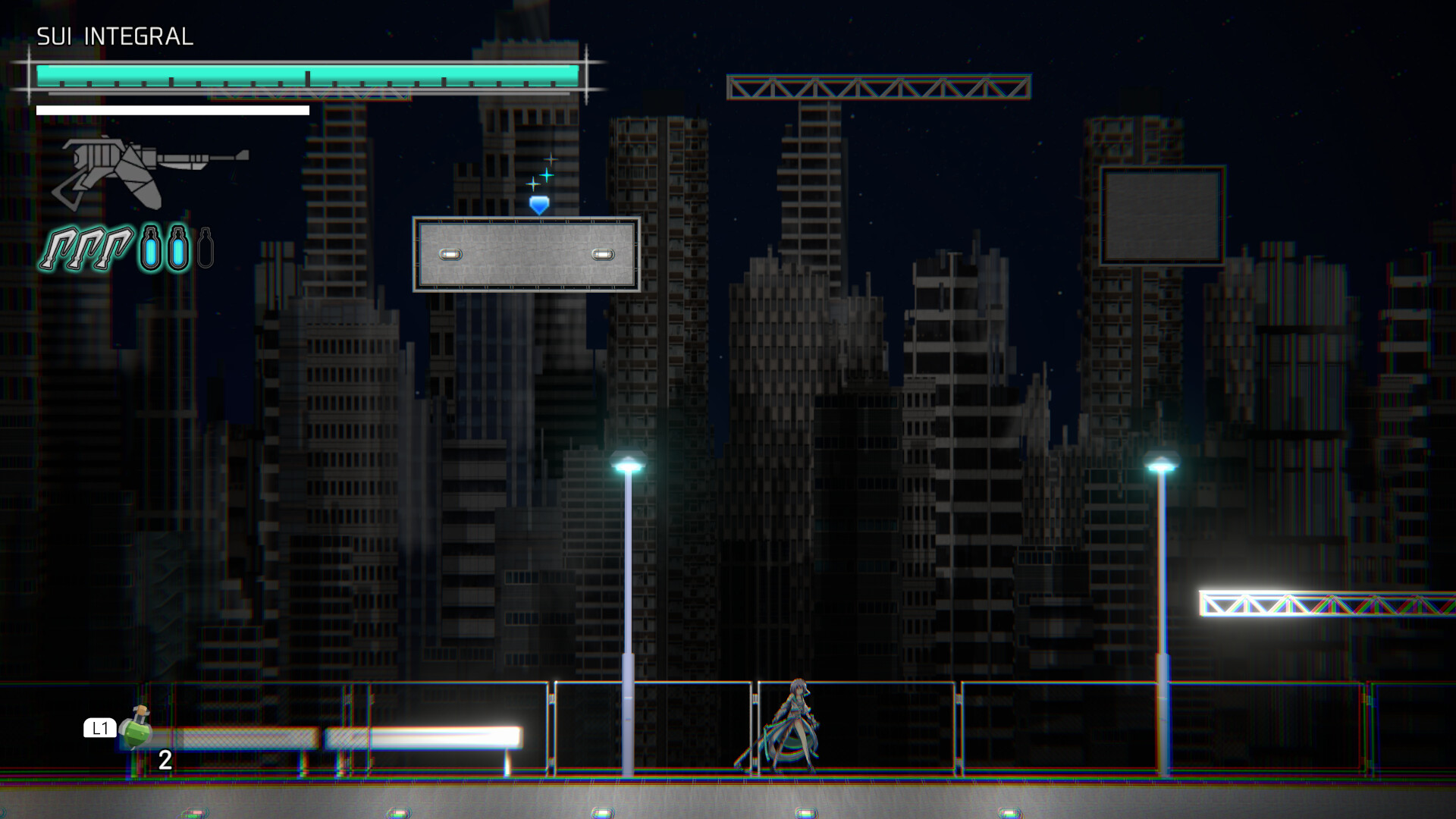The image size is (1456, 819).
Task: Select the middle leg-augment icon
Action: 91,249
